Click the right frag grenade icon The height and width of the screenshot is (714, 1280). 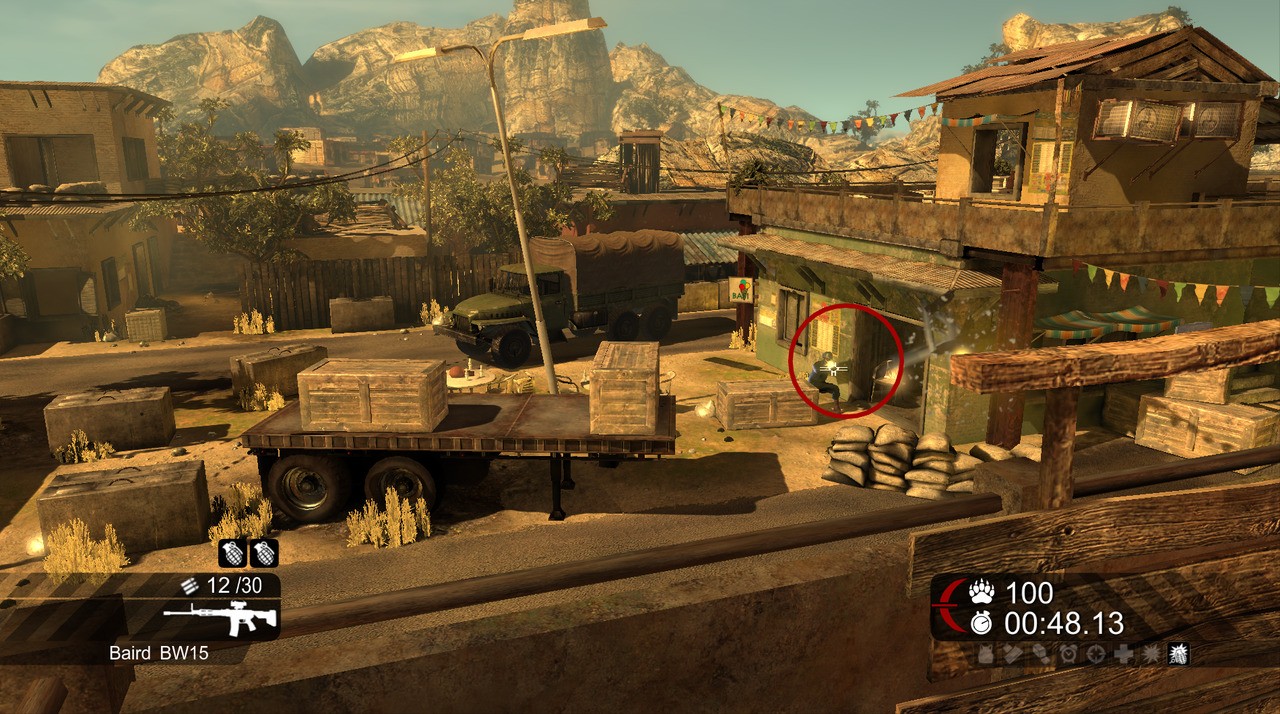pos(264,553)
